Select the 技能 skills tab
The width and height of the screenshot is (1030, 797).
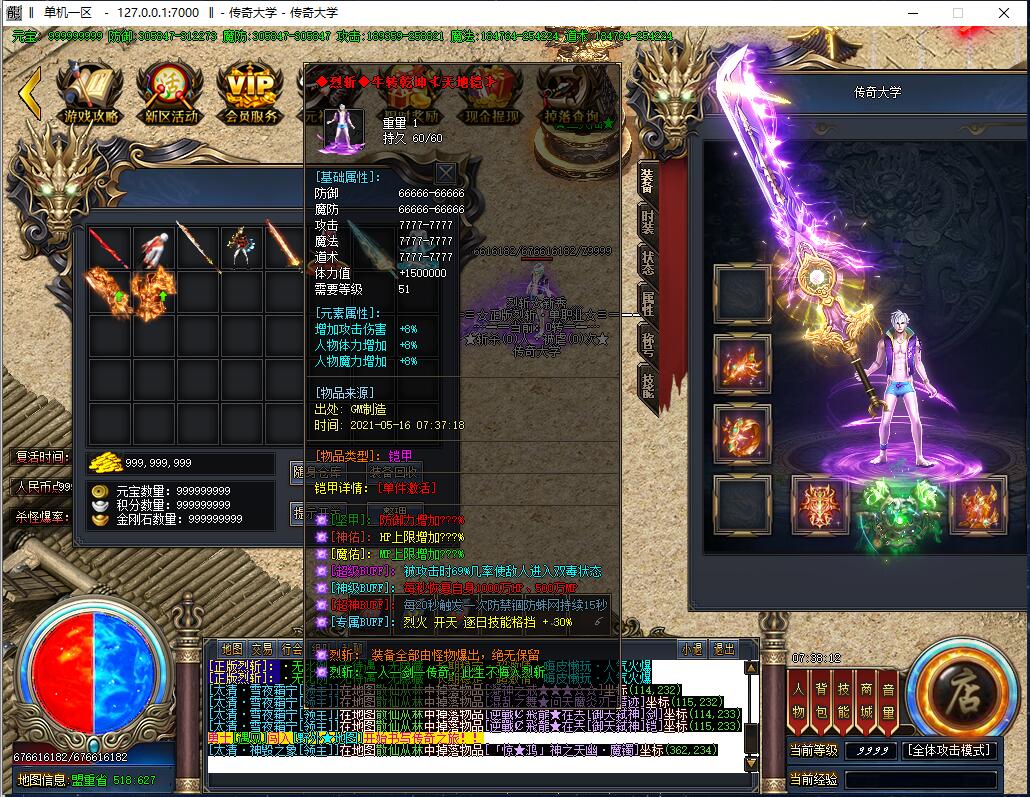pos(647,383)
